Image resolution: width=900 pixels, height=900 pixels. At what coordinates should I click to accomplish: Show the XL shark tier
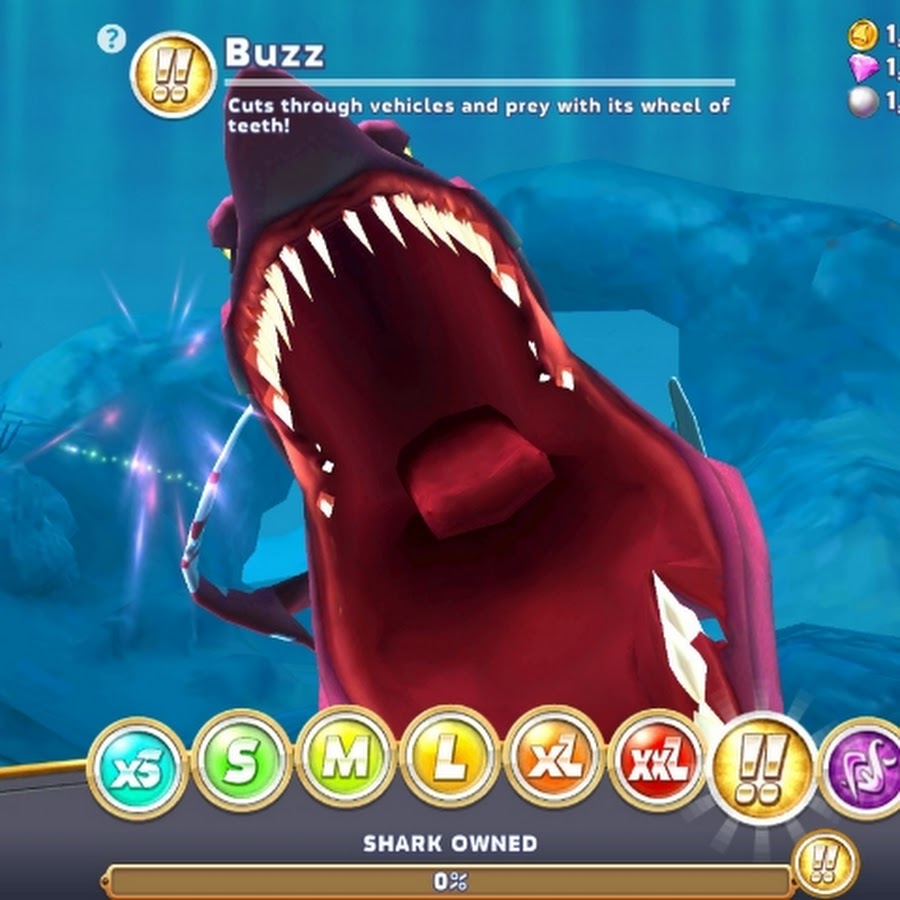(554, 765)
